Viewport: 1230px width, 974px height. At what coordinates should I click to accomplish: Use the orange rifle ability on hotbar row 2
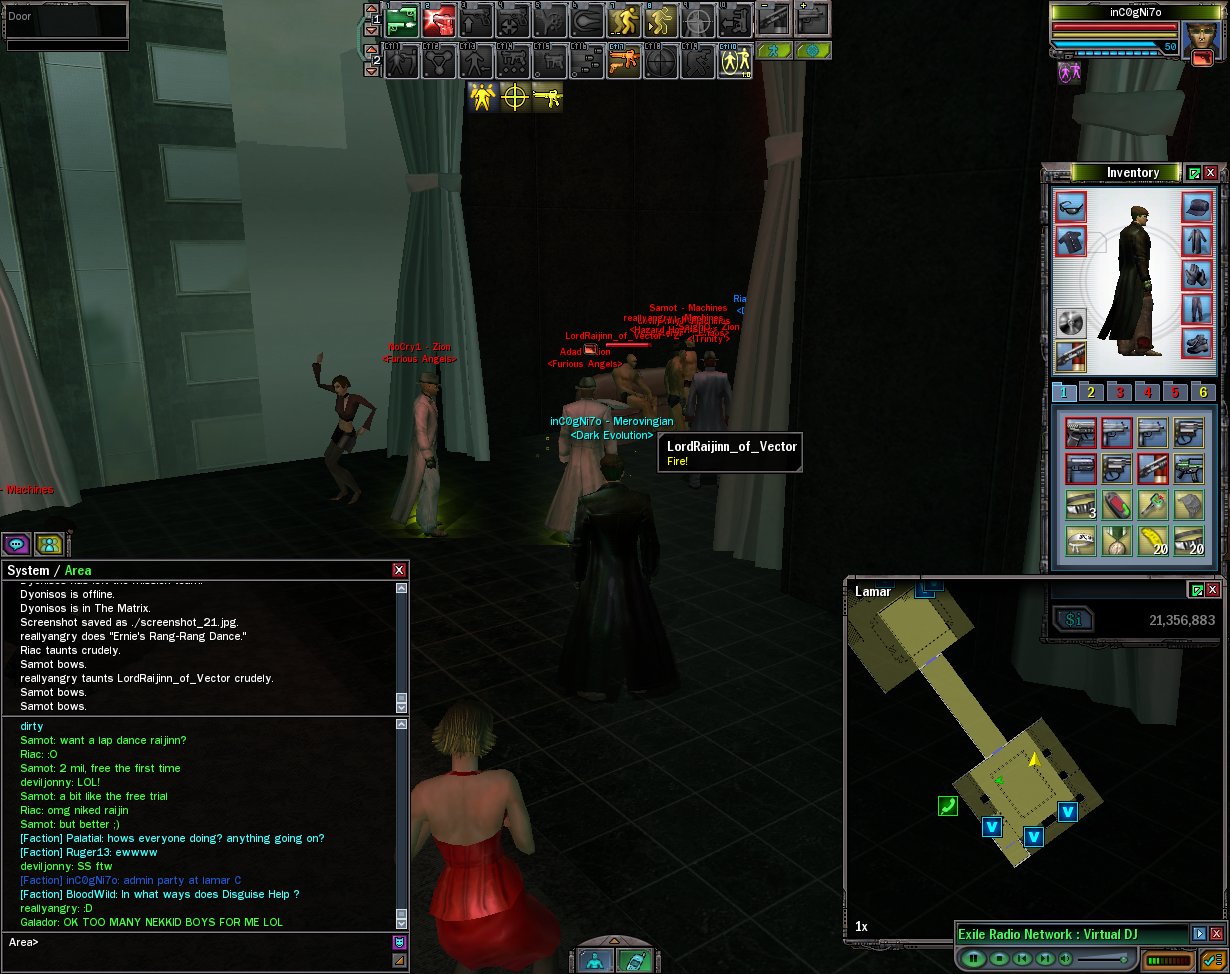coord(623,62)
